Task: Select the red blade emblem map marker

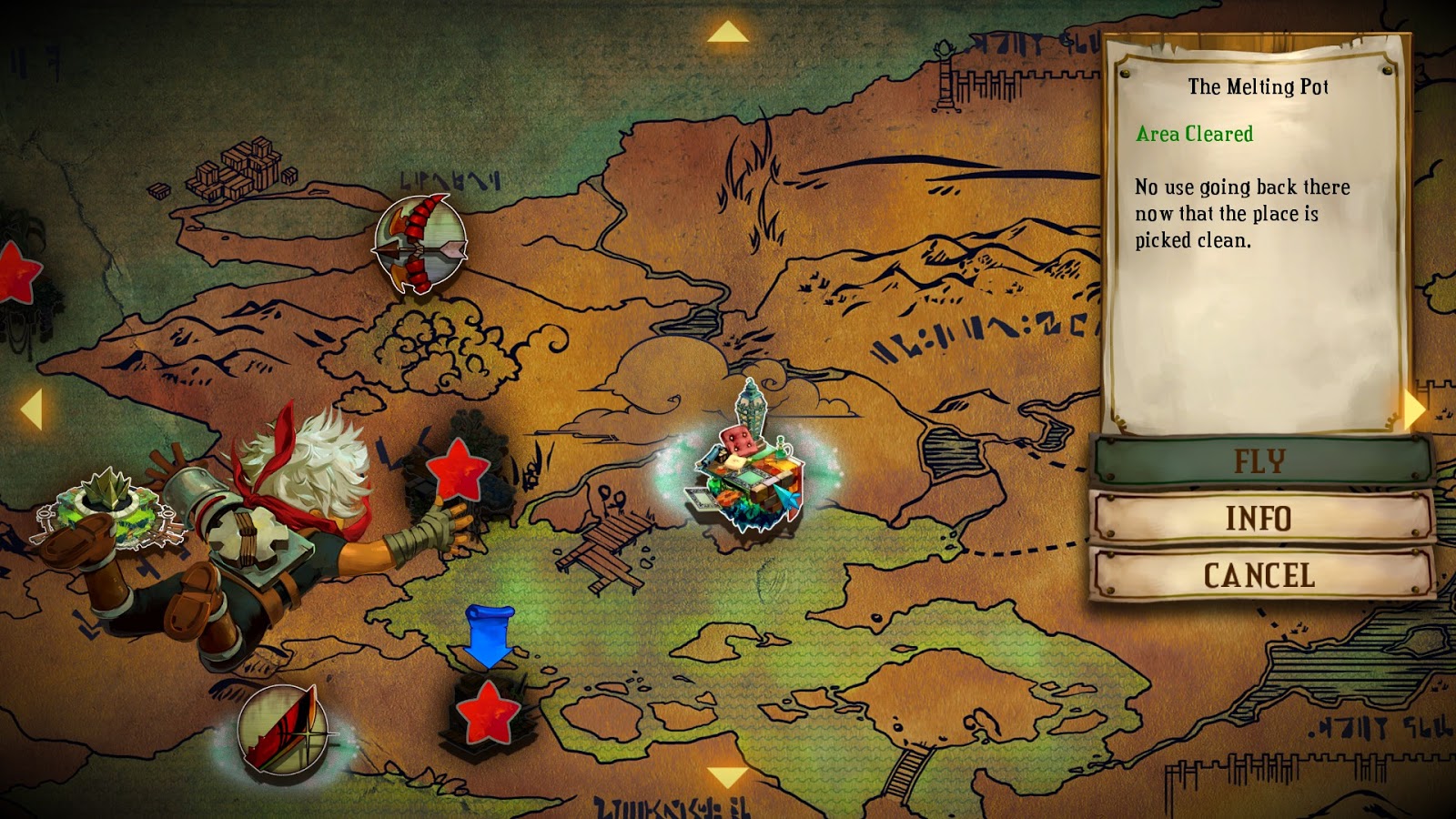Action: 283,730
